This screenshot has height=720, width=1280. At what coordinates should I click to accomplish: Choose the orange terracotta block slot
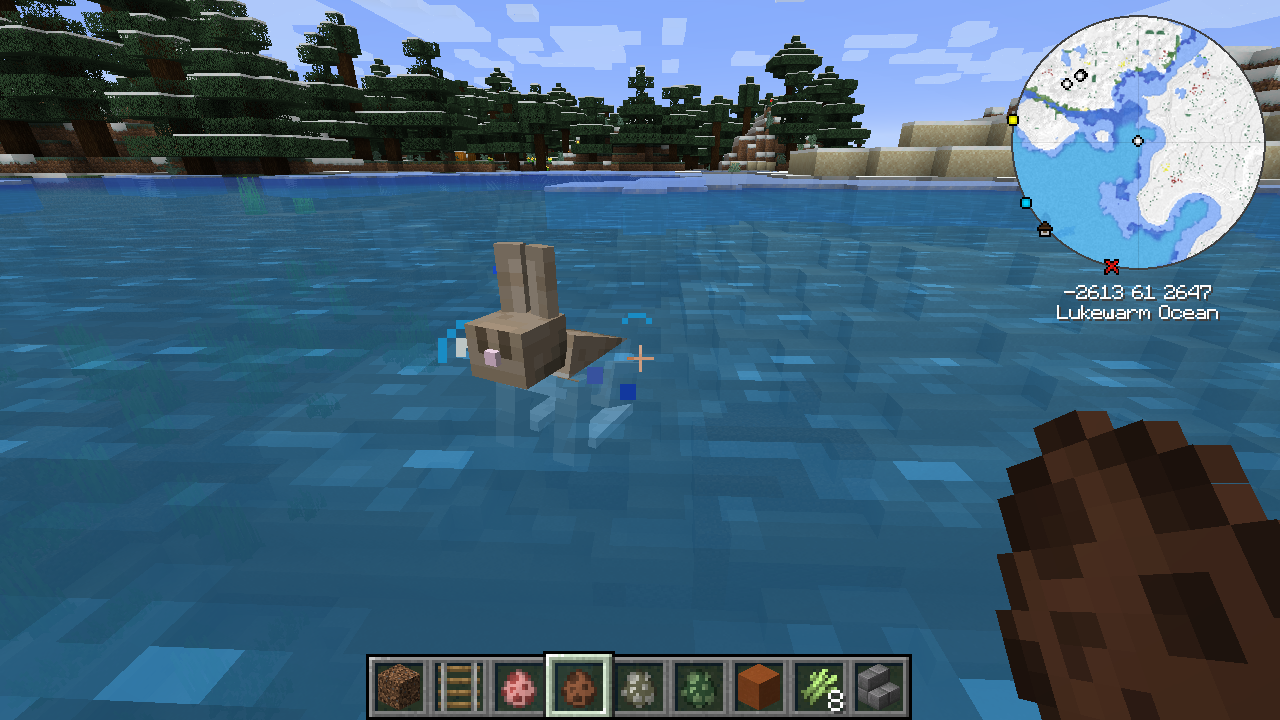[x=758, y=687]
